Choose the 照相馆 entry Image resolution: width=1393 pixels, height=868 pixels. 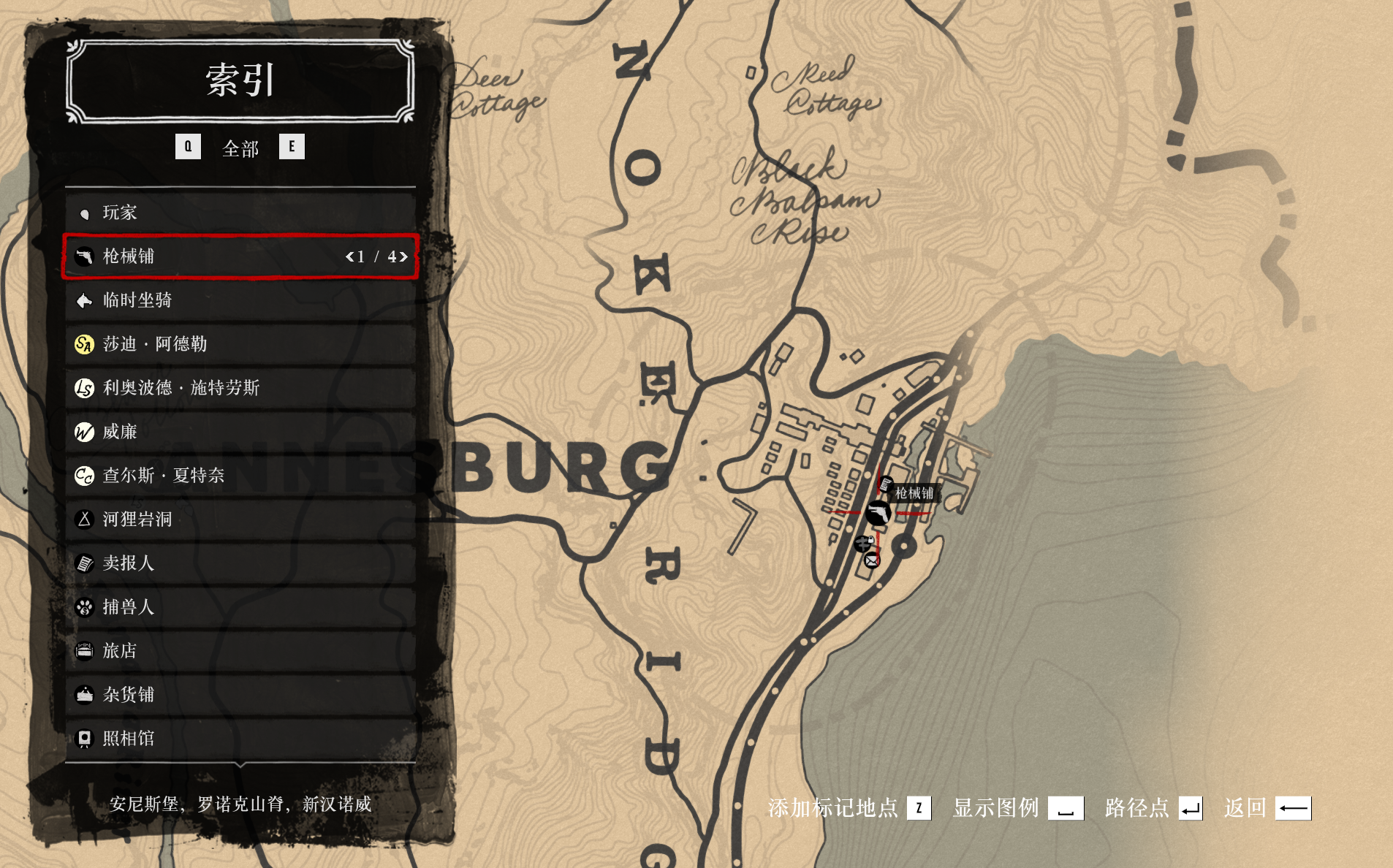(240, 739)
